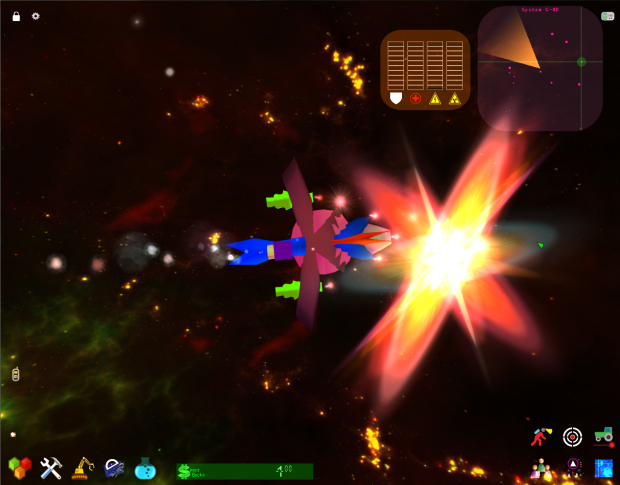Open the wrench and hammer tools

pos(51,467)
